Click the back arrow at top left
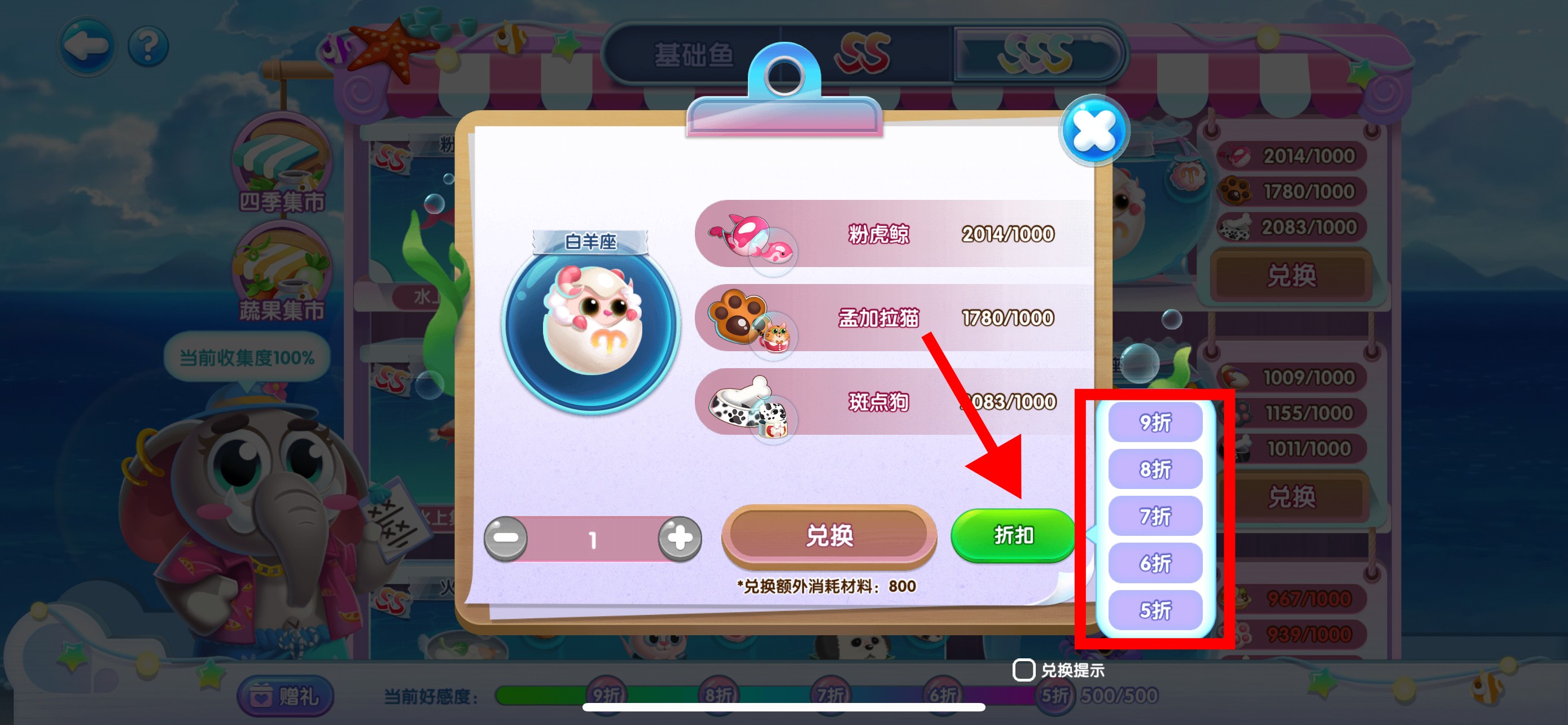1568x725 pixels. [87, 46]
